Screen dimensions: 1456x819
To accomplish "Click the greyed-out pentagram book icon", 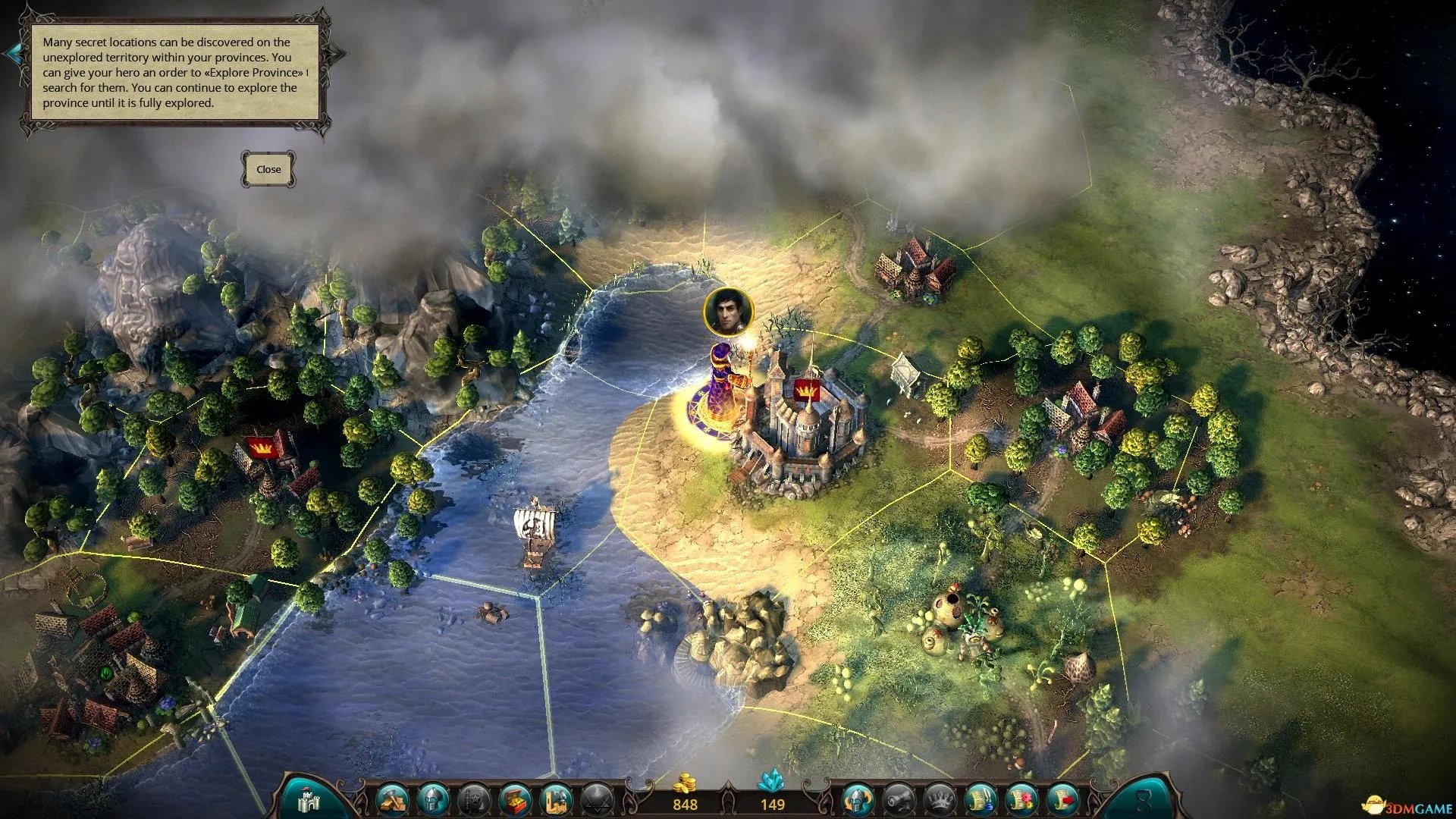I will 475,799.
